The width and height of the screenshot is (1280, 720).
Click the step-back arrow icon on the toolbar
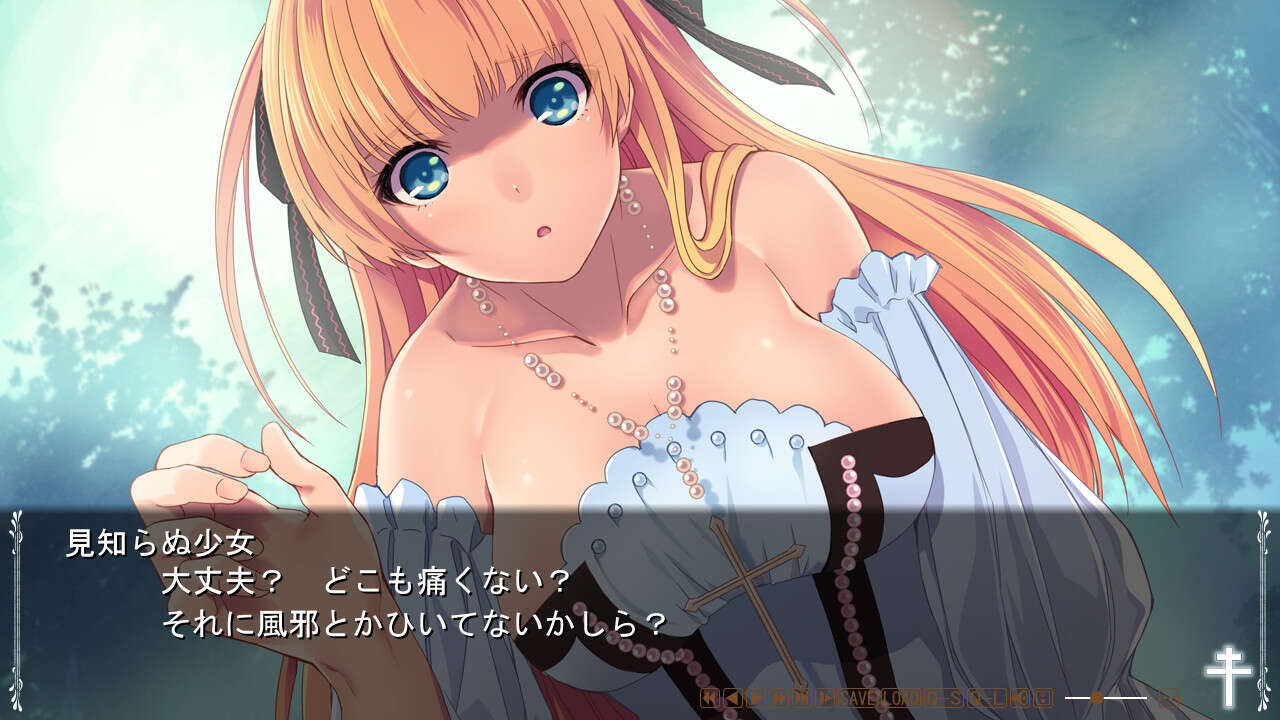click(x=732, y=699)
